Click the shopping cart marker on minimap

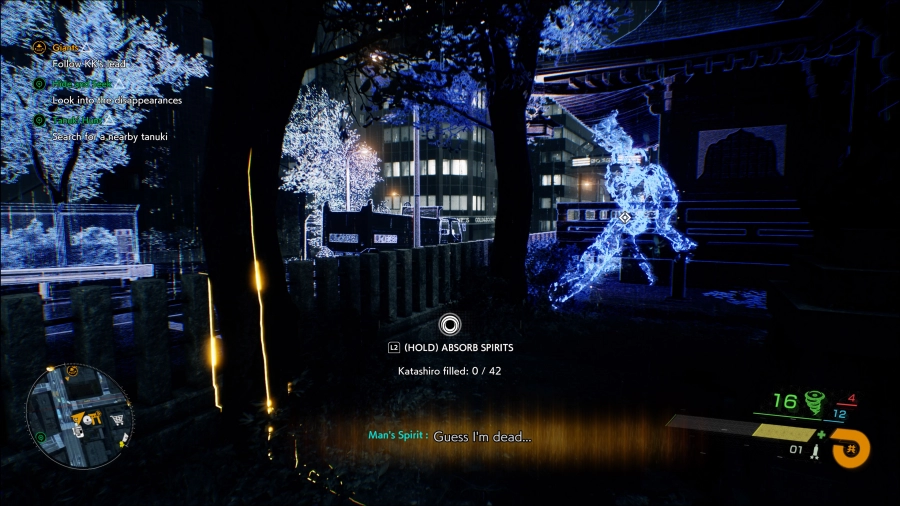click(118, 420)
